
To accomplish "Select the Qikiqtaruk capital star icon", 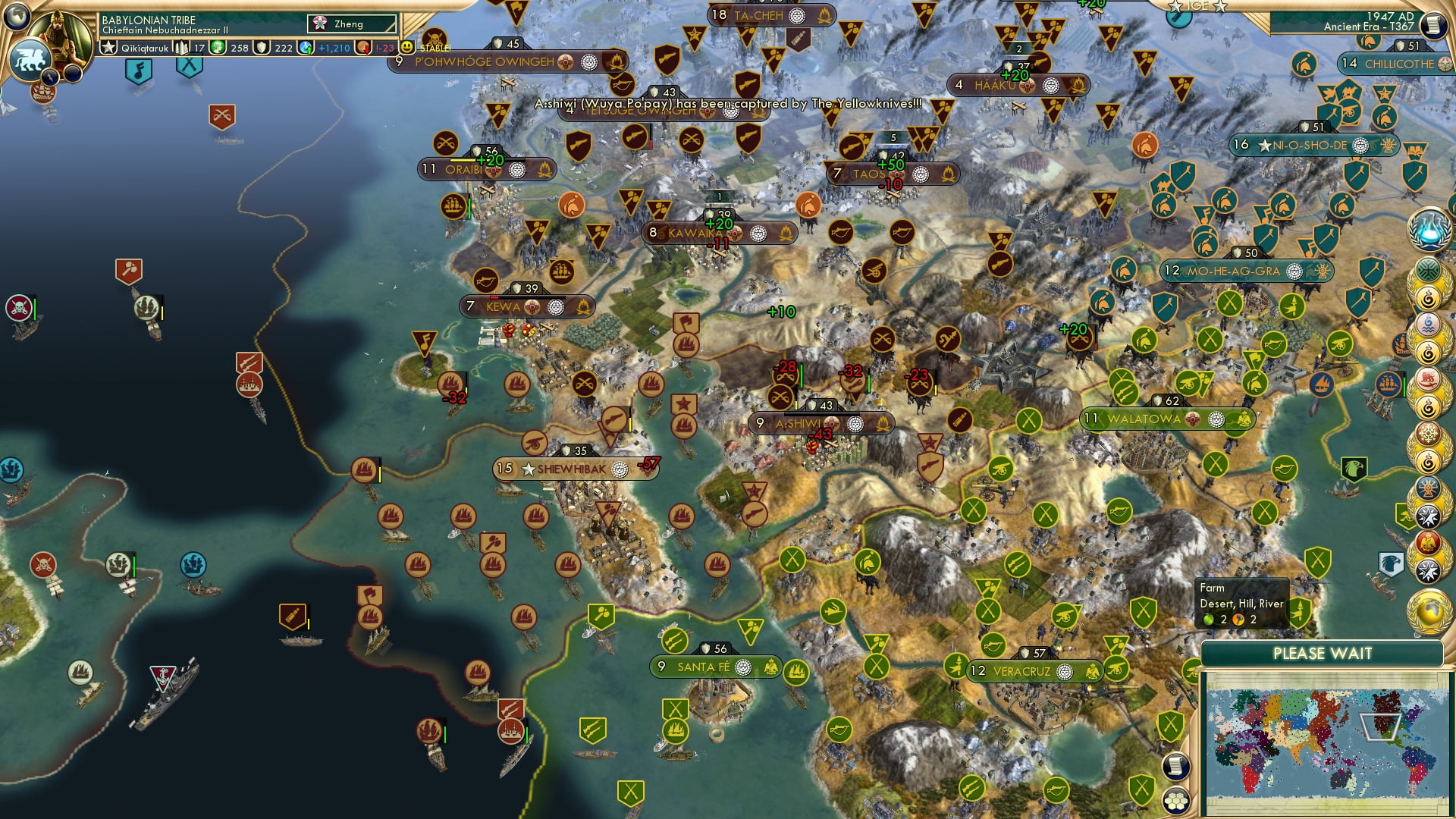I will [109, 48].
